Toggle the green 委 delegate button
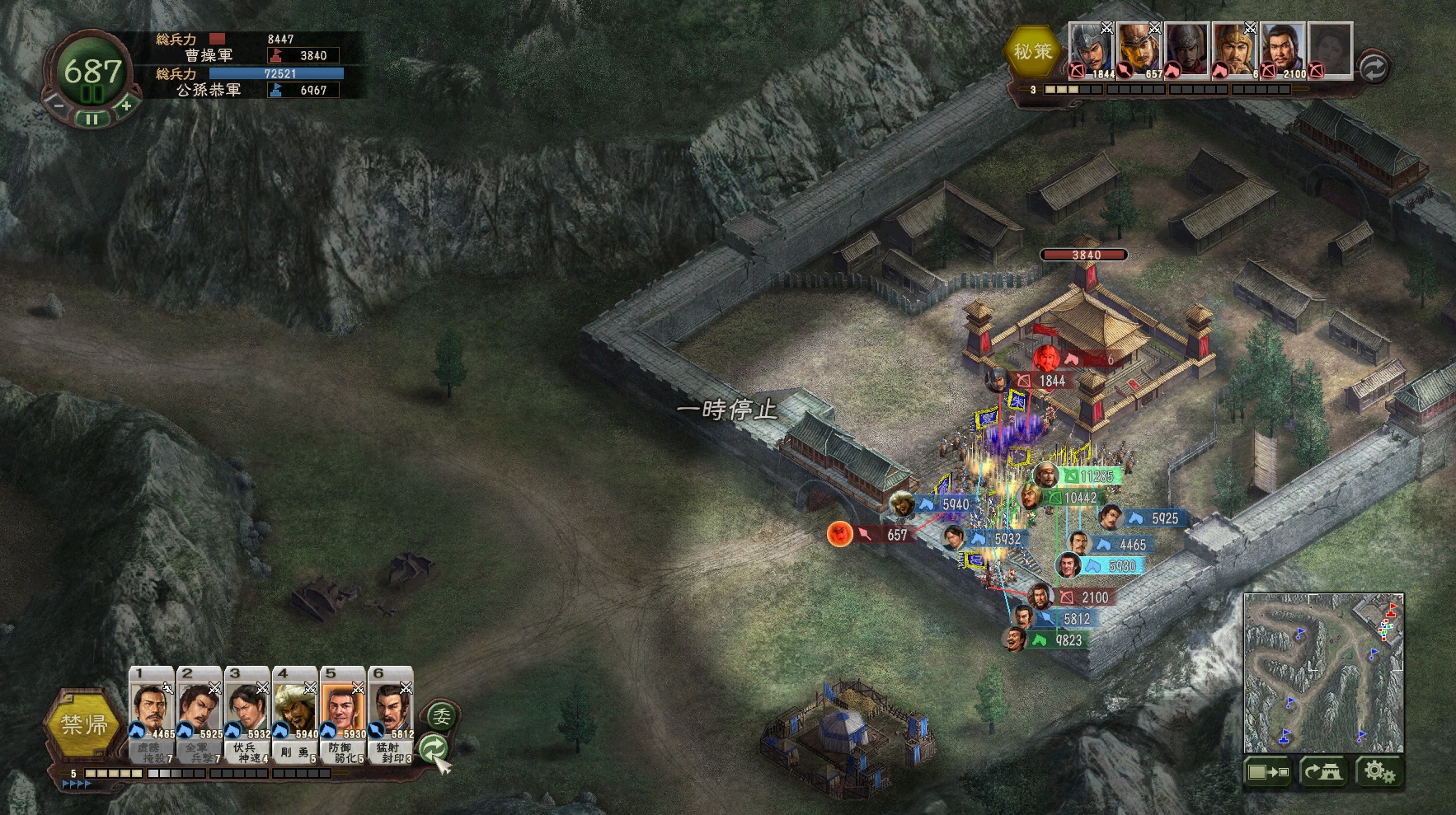The height and width of the screenshot is (815, 1456). [442, 716]
